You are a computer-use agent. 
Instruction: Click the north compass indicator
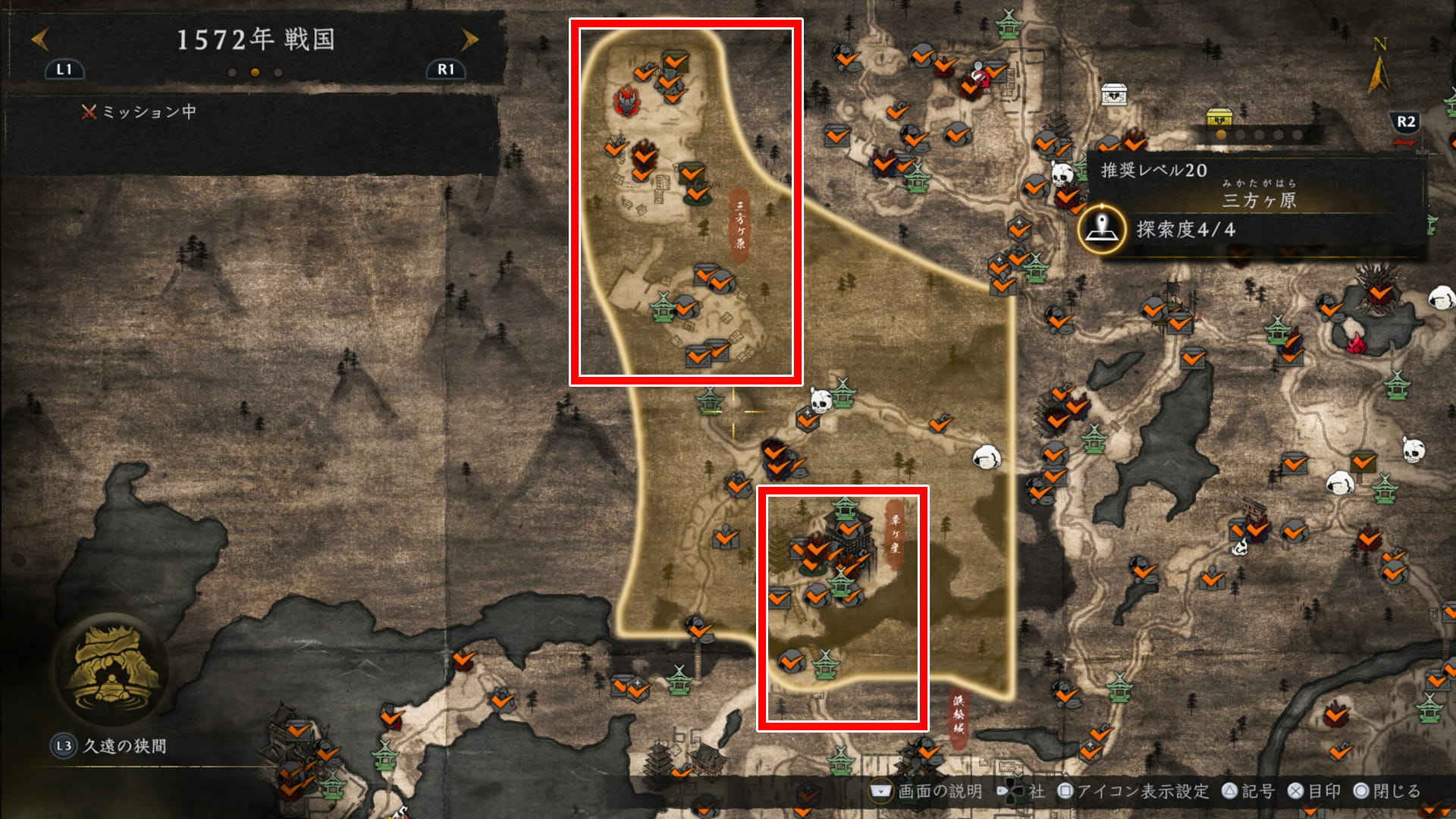tap(1379, 68)
